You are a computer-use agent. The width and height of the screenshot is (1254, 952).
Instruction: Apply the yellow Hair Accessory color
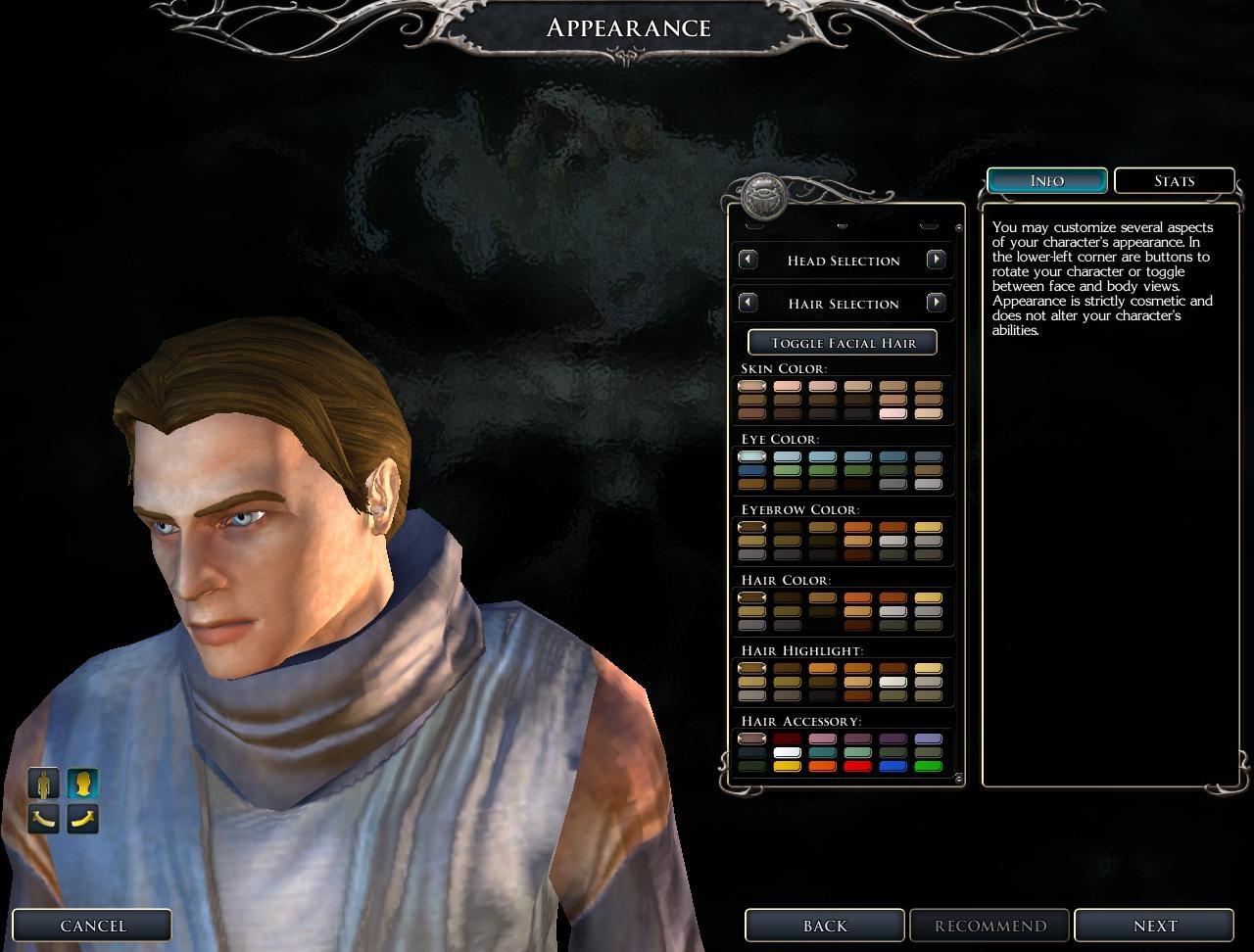[787, 767]
